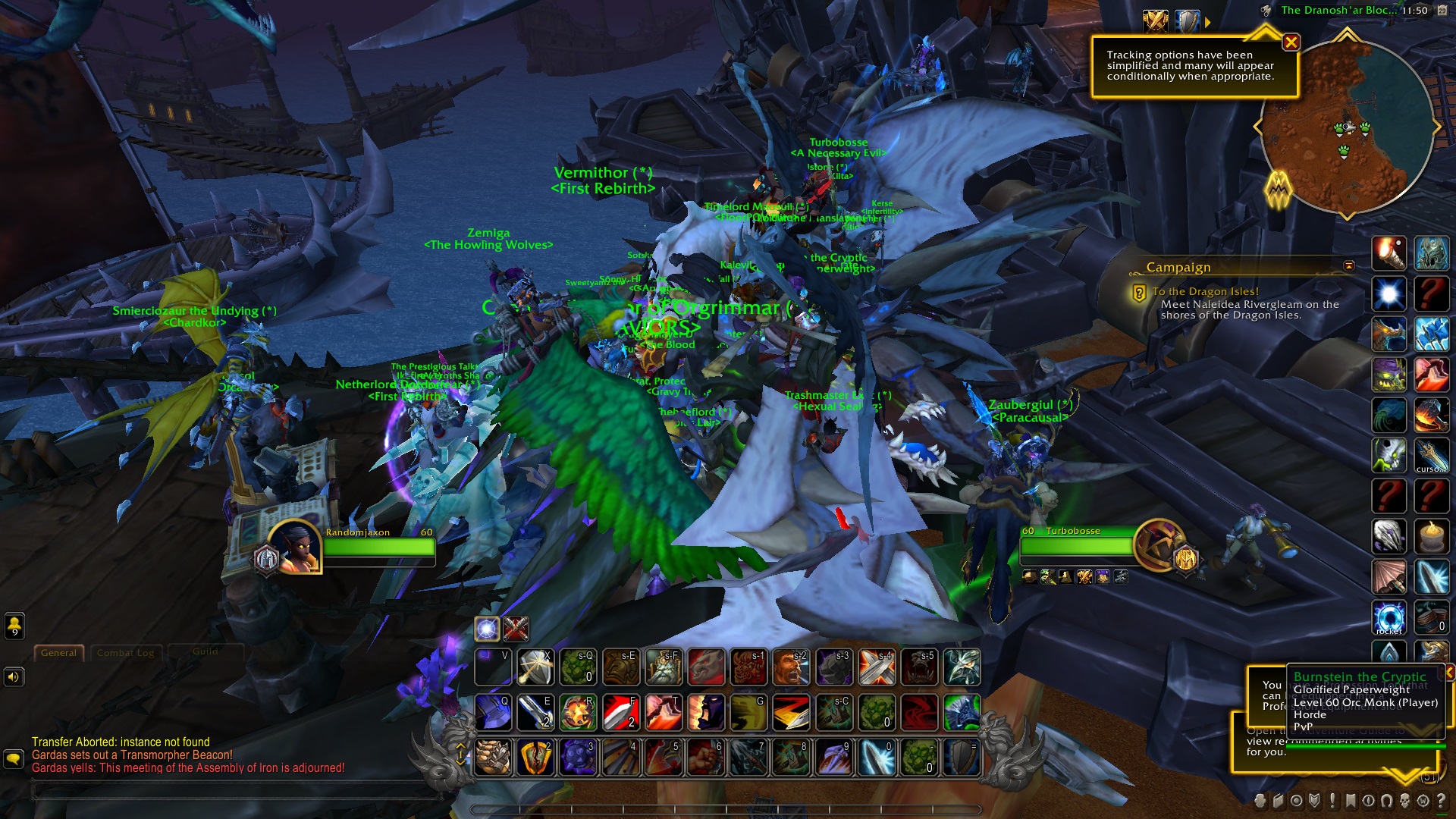1456x819 pixels.
Task: Open the chat voice channel speaker button
Action: pyautogui.click(x=14, y=676)
